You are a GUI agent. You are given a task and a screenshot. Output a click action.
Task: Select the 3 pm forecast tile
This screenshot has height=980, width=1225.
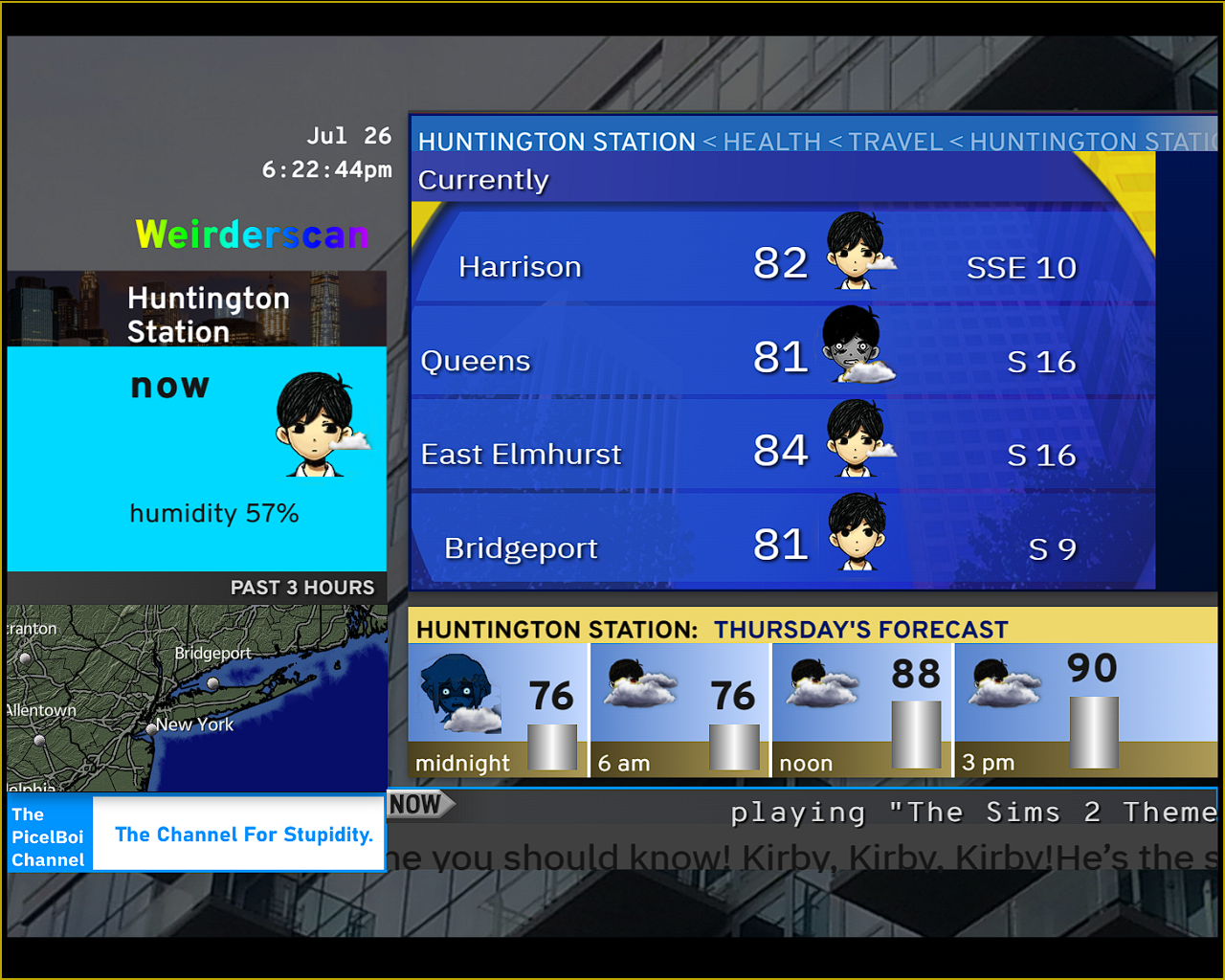tap(1043, 709)
